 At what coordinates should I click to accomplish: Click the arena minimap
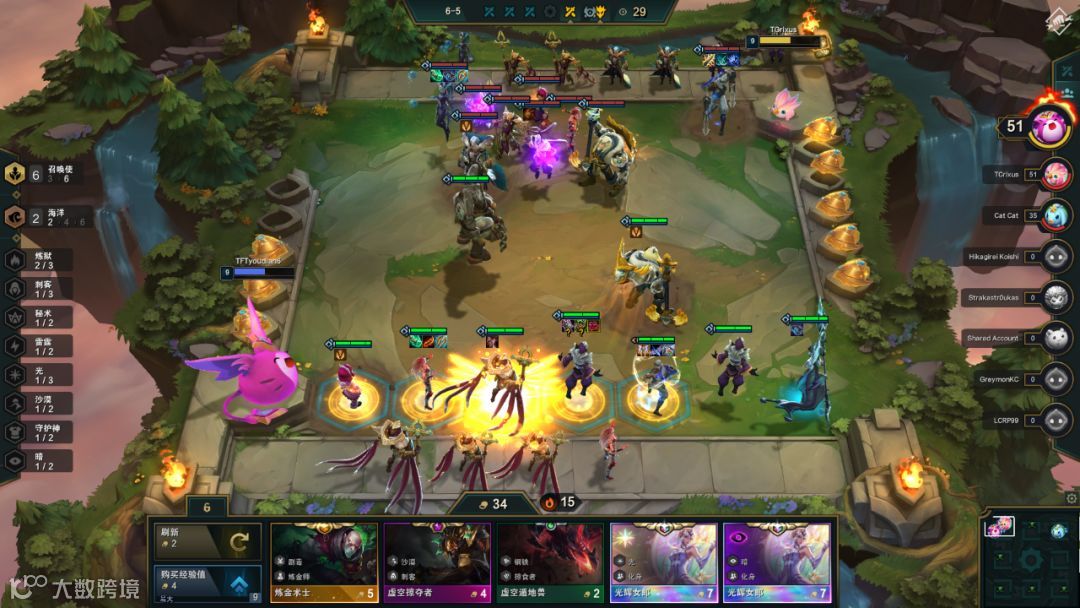click(1028, 555)
